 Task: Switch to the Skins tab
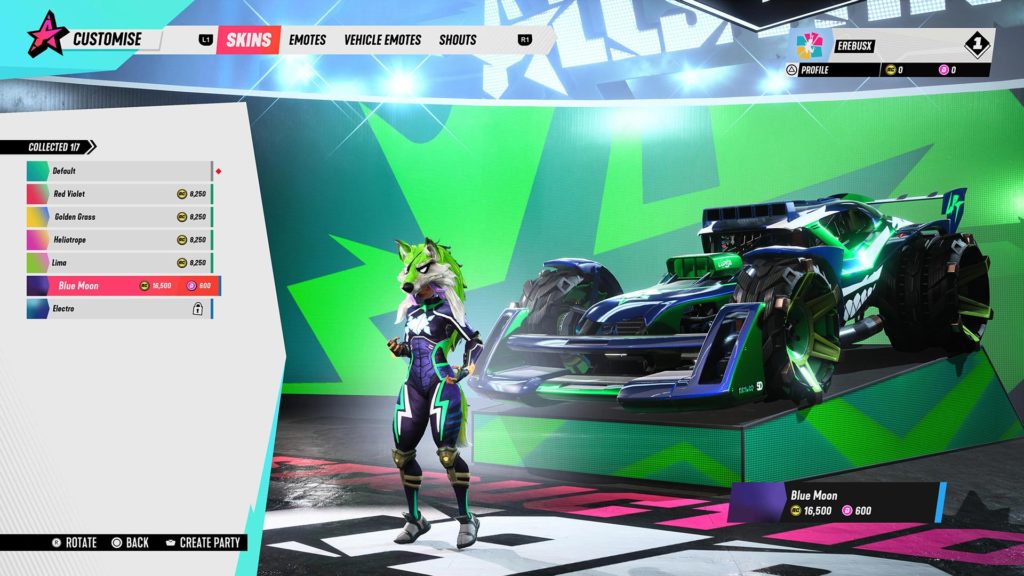tap(249, 40)
